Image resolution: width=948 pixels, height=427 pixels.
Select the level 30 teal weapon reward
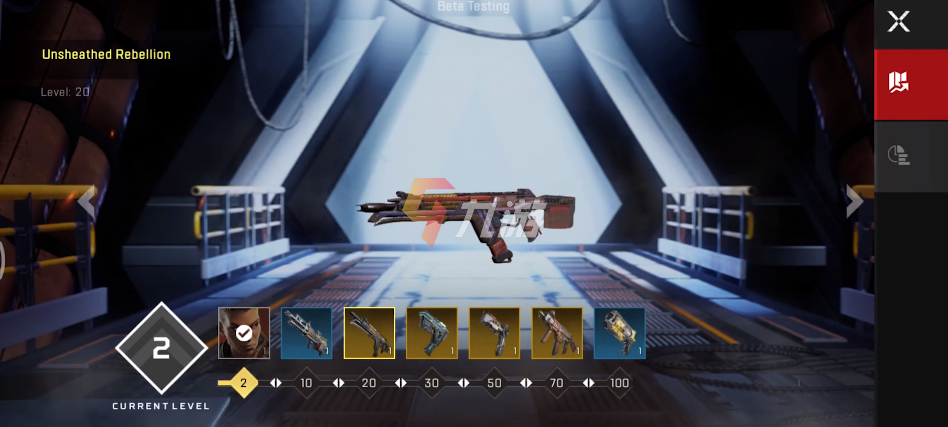[x=432, y=333]
